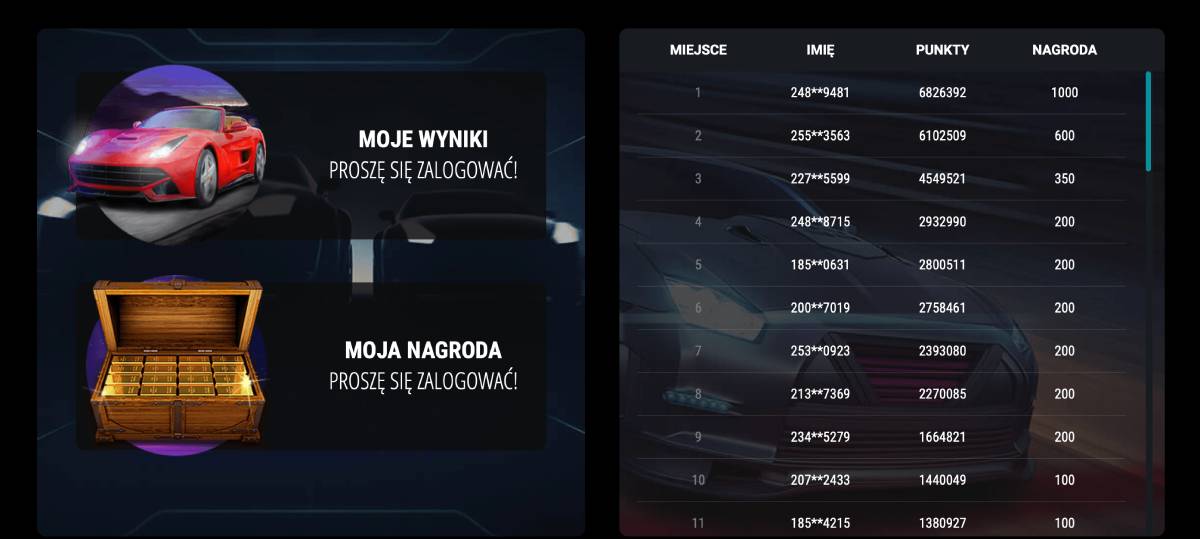
Task: Select the row of player 185**0631
Action: (x=820, y=265)
